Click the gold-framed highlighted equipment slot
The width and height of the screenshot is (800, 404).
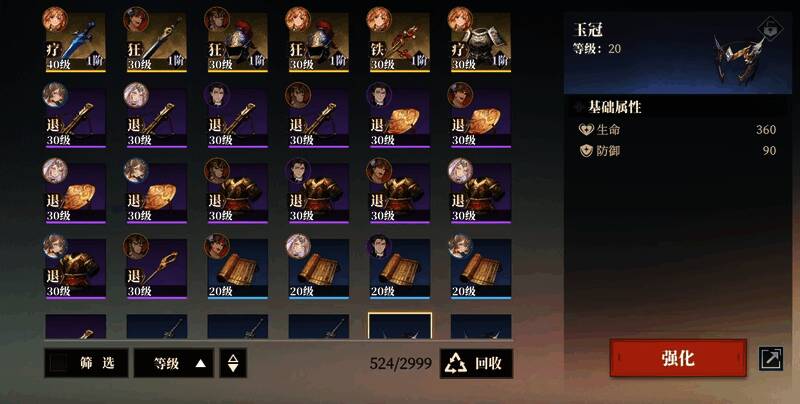tap(400, 328)
